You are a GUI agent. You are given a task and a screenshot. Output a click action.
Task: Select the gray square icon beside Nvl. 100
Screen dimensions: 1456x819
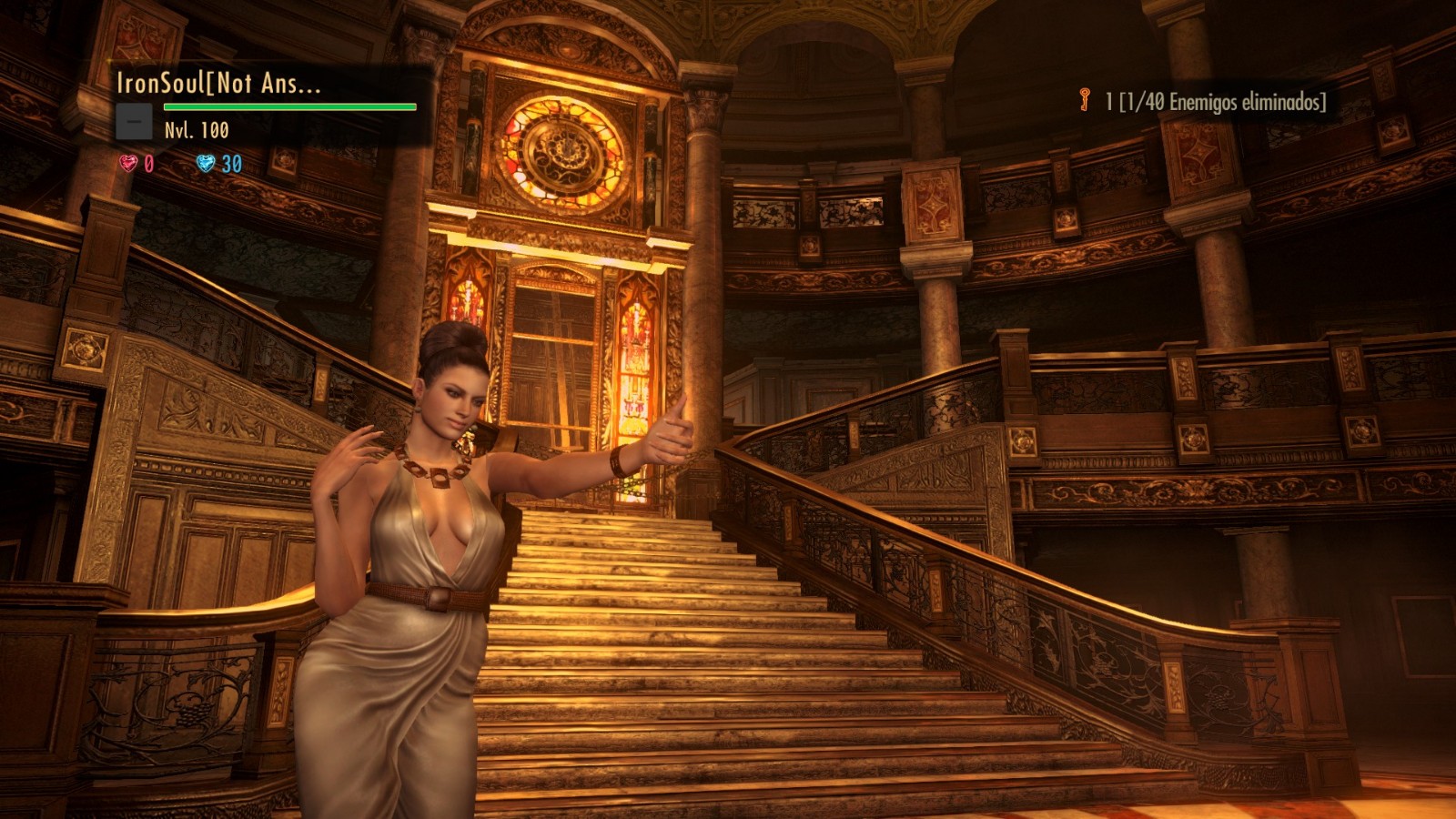pos(134,122)
